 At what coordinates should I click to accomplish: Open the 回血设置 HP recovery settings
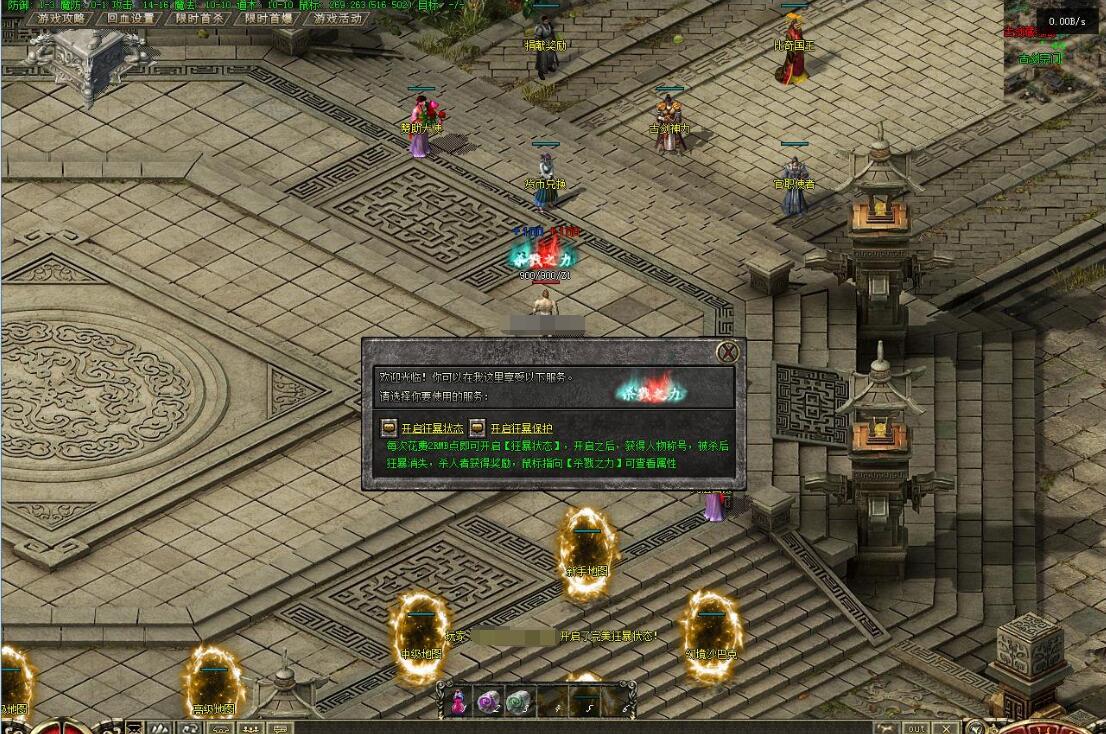[x=131, y=18]
